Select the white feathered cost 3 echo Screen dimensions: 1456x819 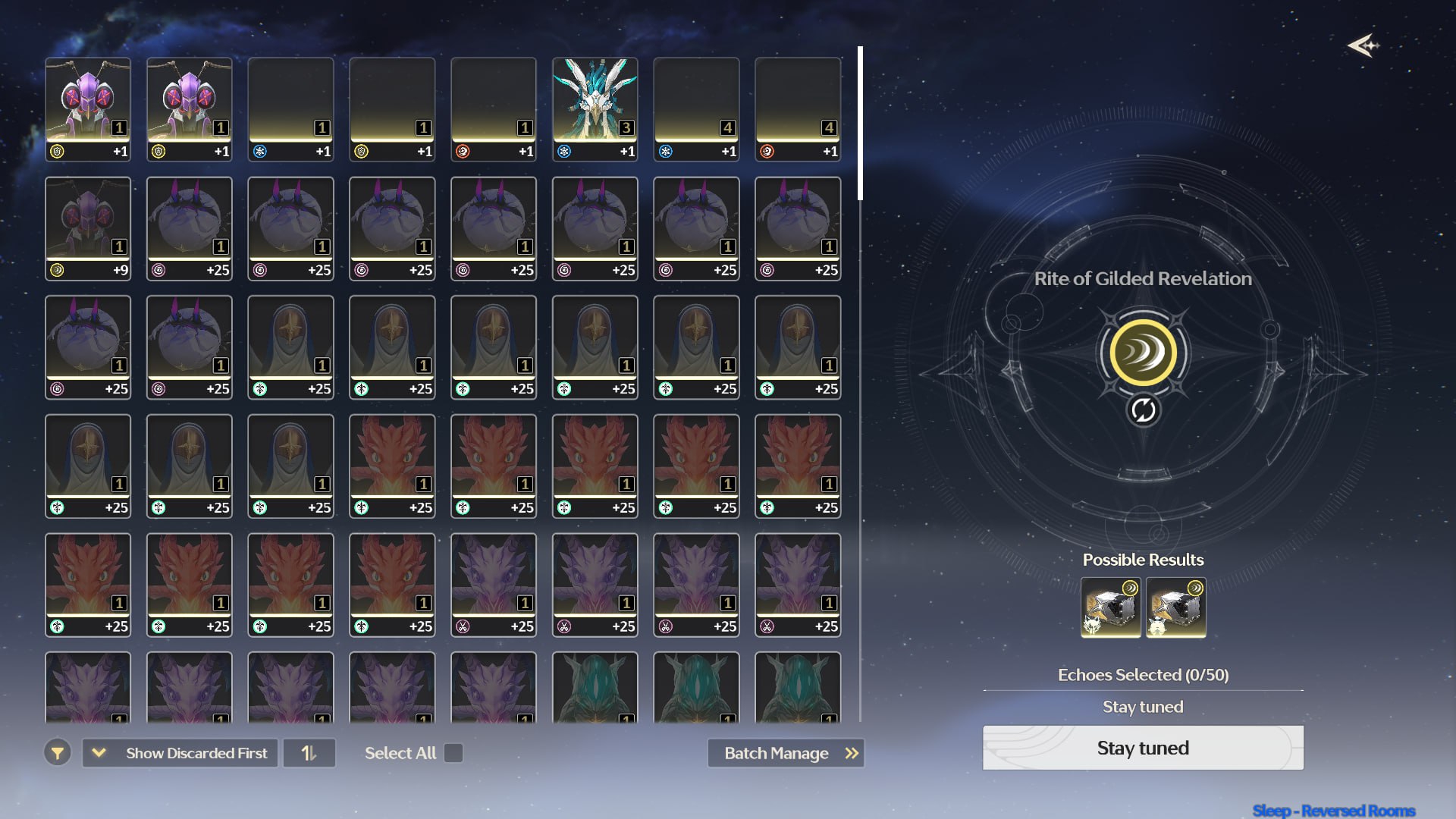click(595, 109)
